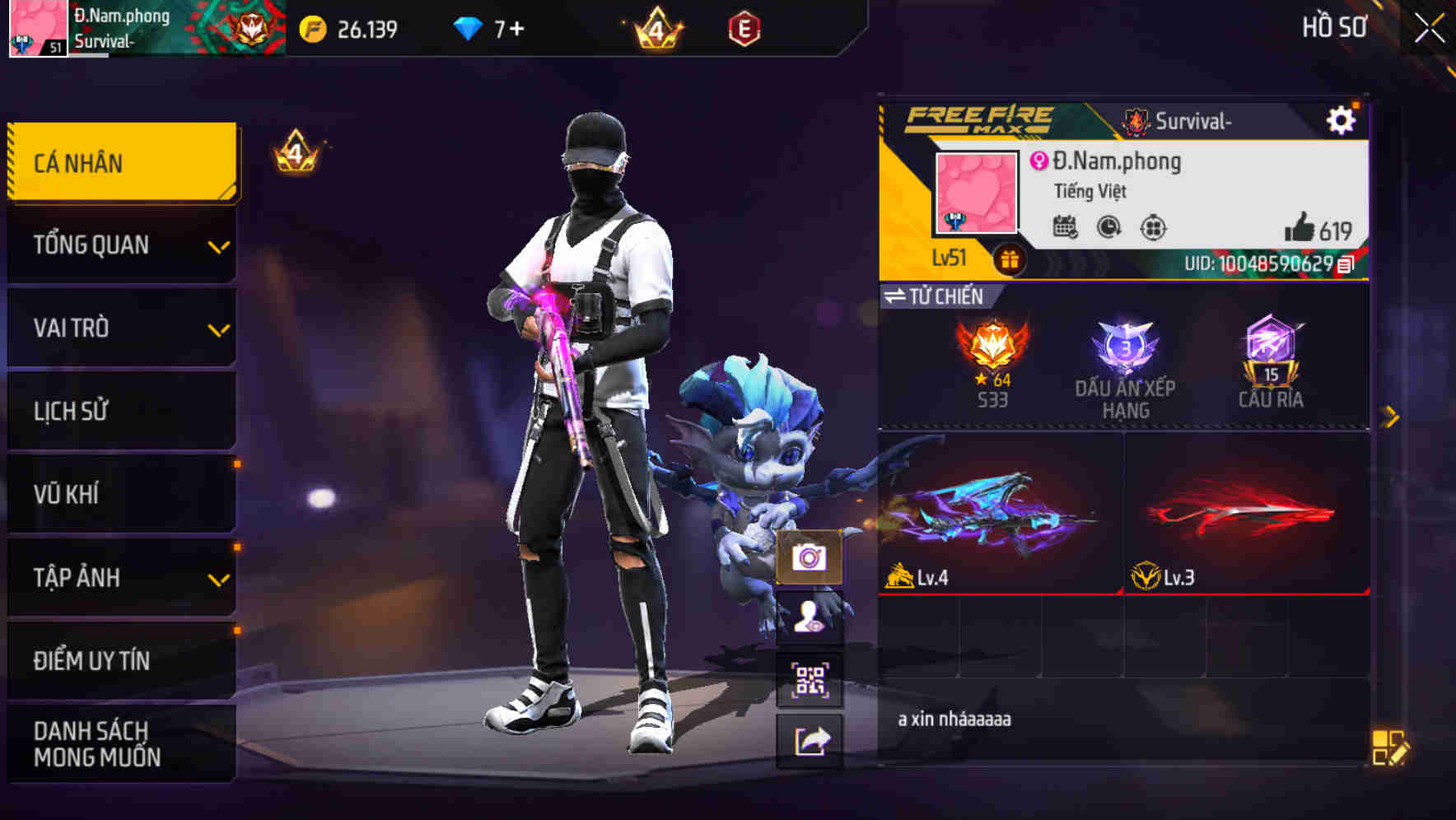Open the VŨ KHÍ tab
This screenshot has height=820, width=1456.
point(120,494)
